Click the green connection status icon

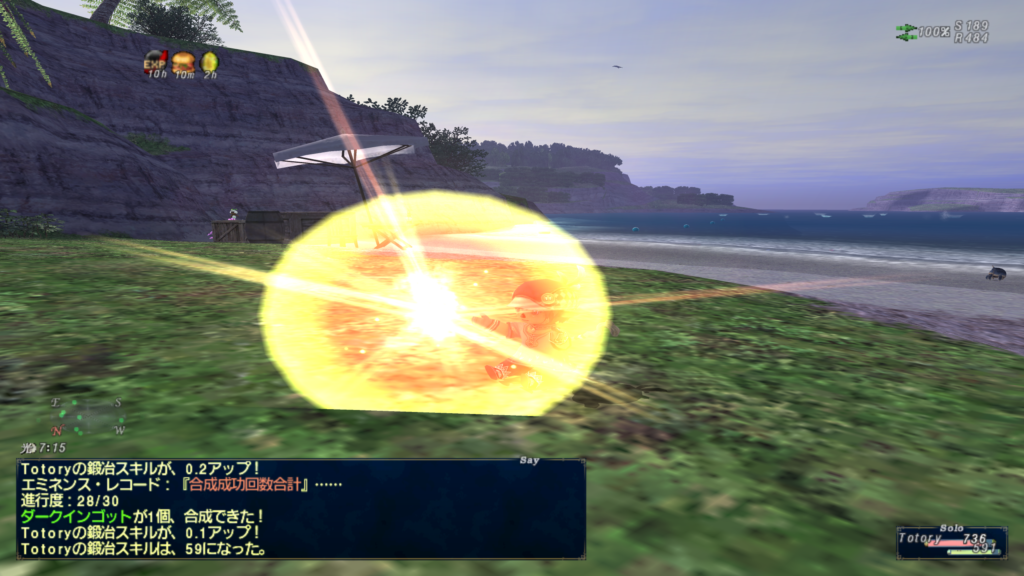point(906,32)
